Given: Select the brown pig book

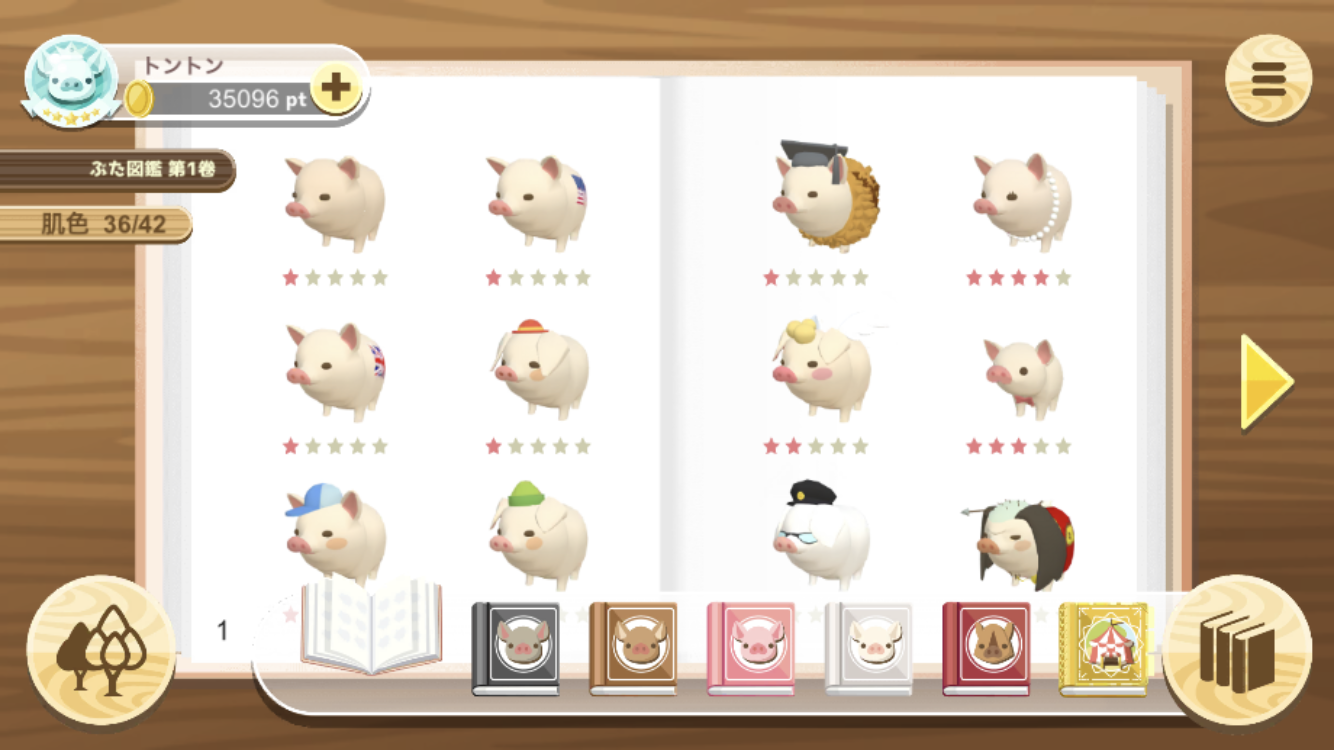Looking at the screenshot, I should [633, 648].
